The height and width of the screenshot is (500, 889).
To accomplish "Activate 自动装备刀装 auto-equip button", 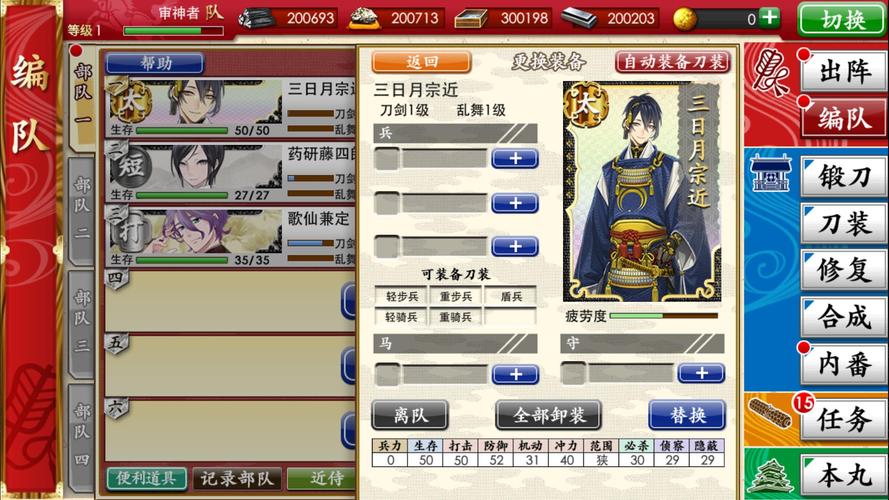I will click(672, 62).
